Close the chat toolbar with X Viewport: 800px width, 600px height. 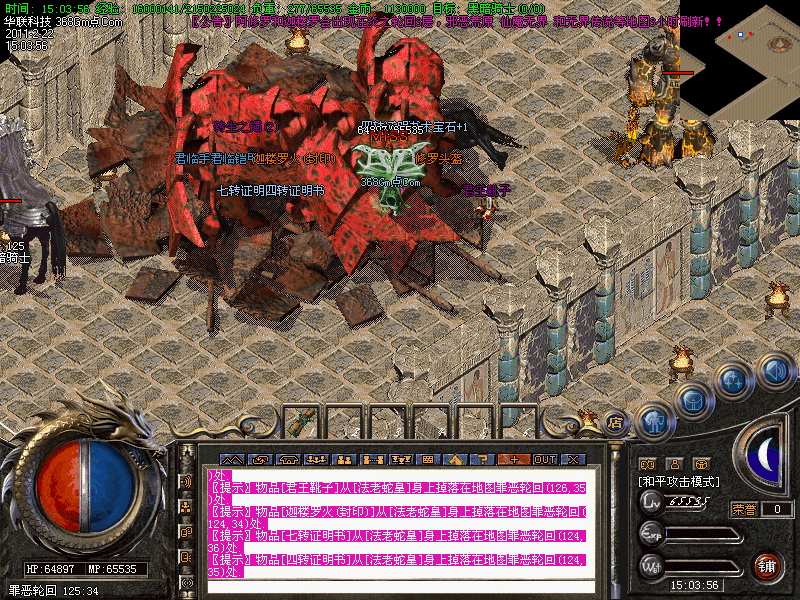tap(573, 459)
